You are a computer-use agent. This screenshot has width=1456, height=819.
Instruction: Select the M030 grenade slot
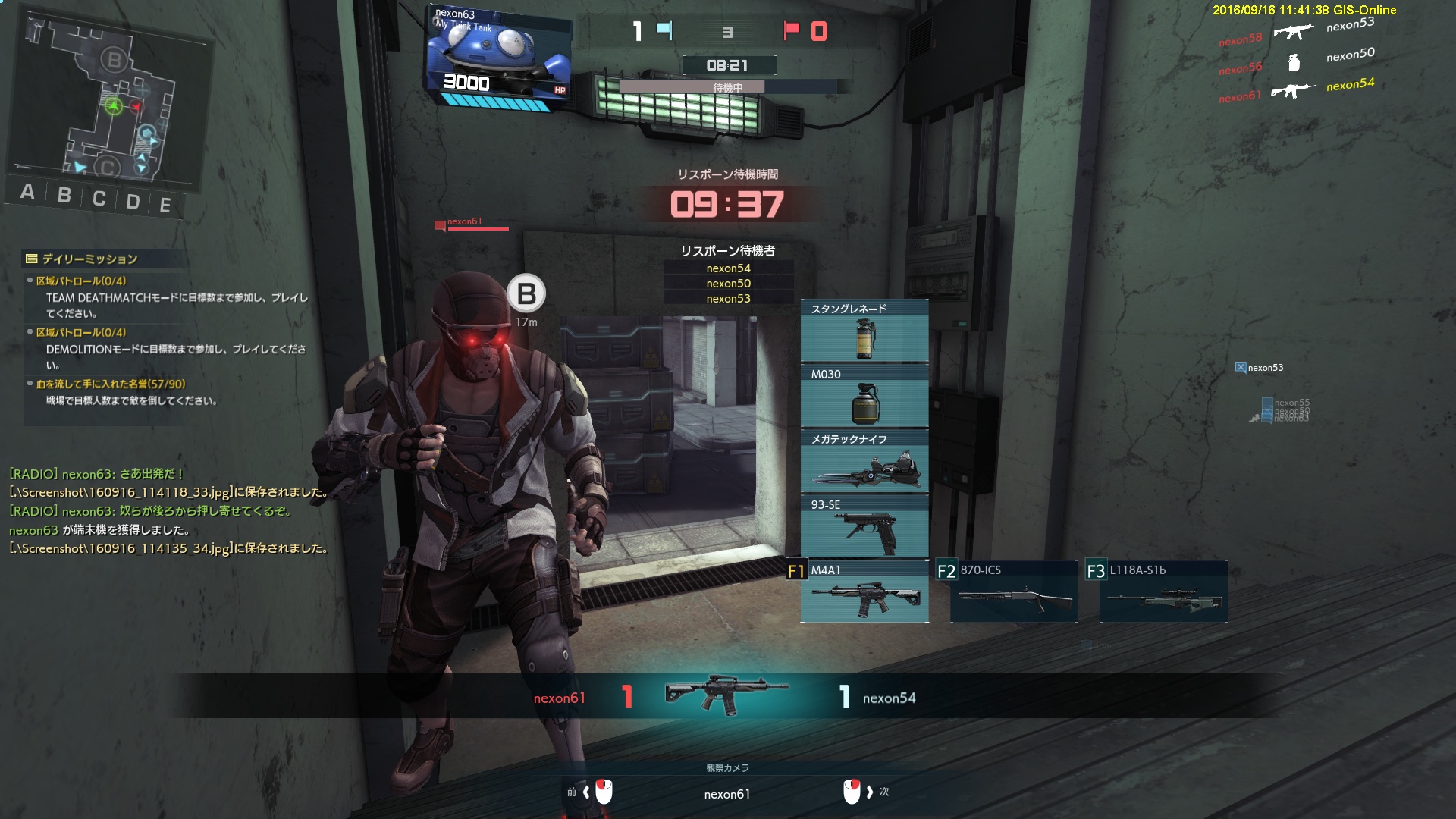click(x=864, y=396)
